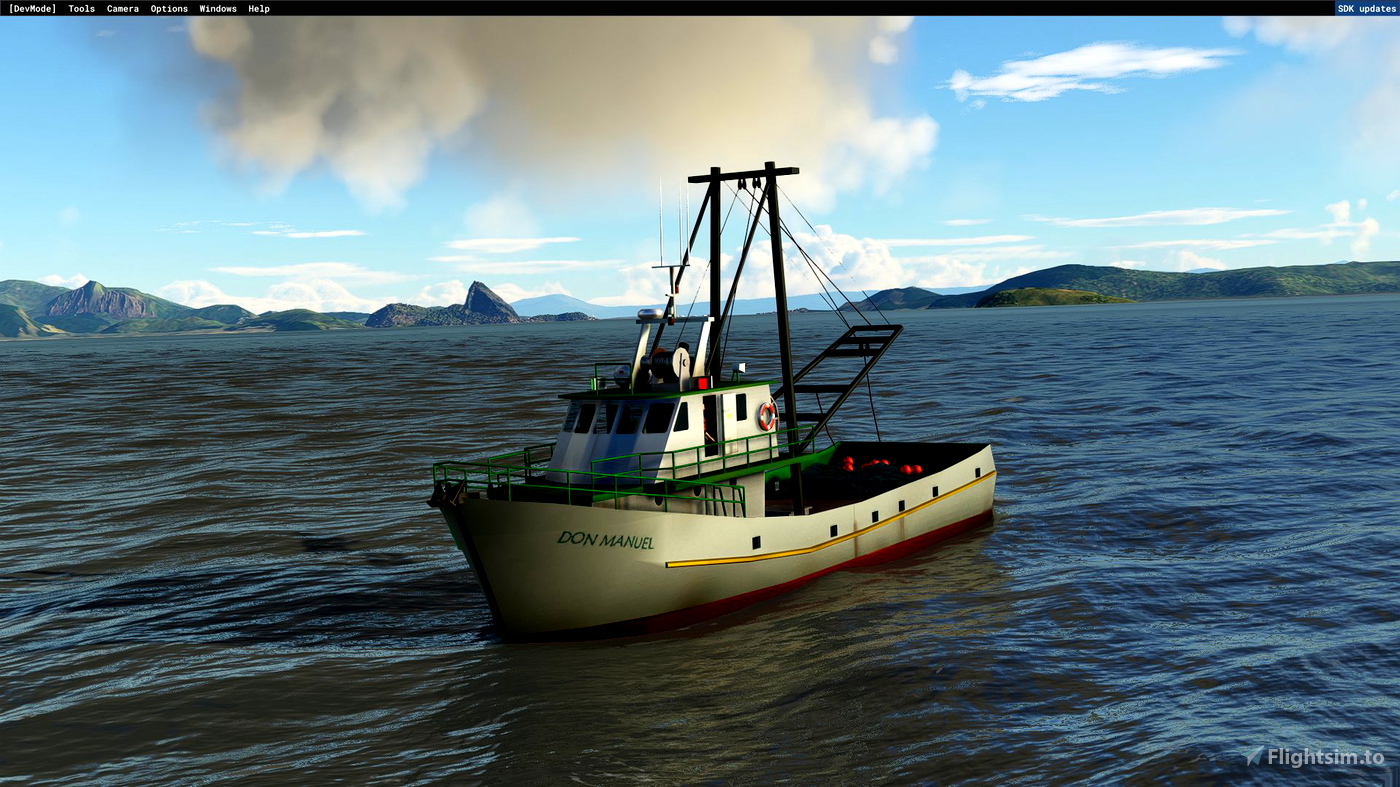Image resolution: width=1400 pixels, height=787 pixels.
Task: Open Camera settings from the dev toolbar
Action: [122, 8]
